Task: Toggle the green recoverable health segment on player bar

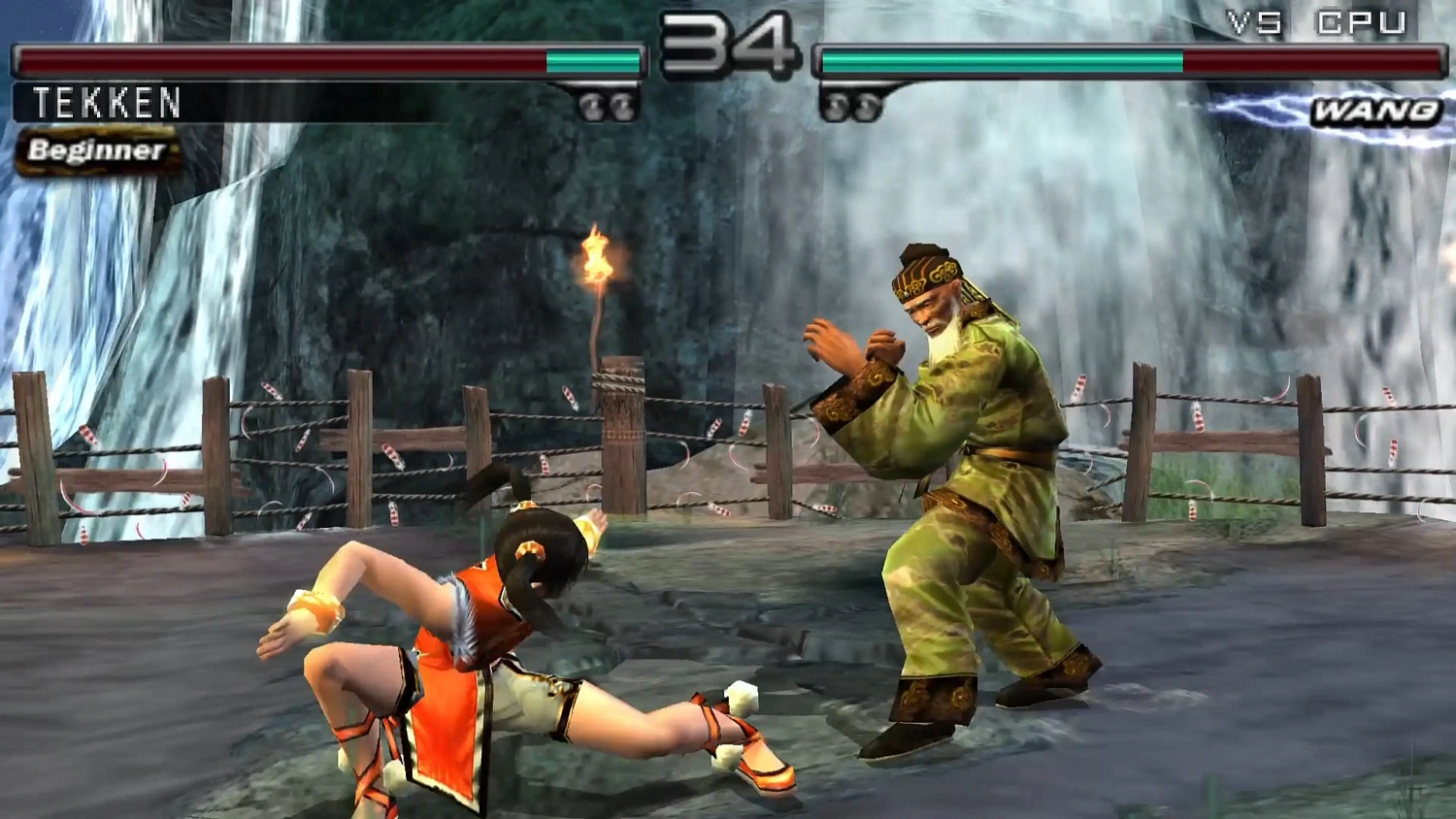Action: click(x=590, y=60)
